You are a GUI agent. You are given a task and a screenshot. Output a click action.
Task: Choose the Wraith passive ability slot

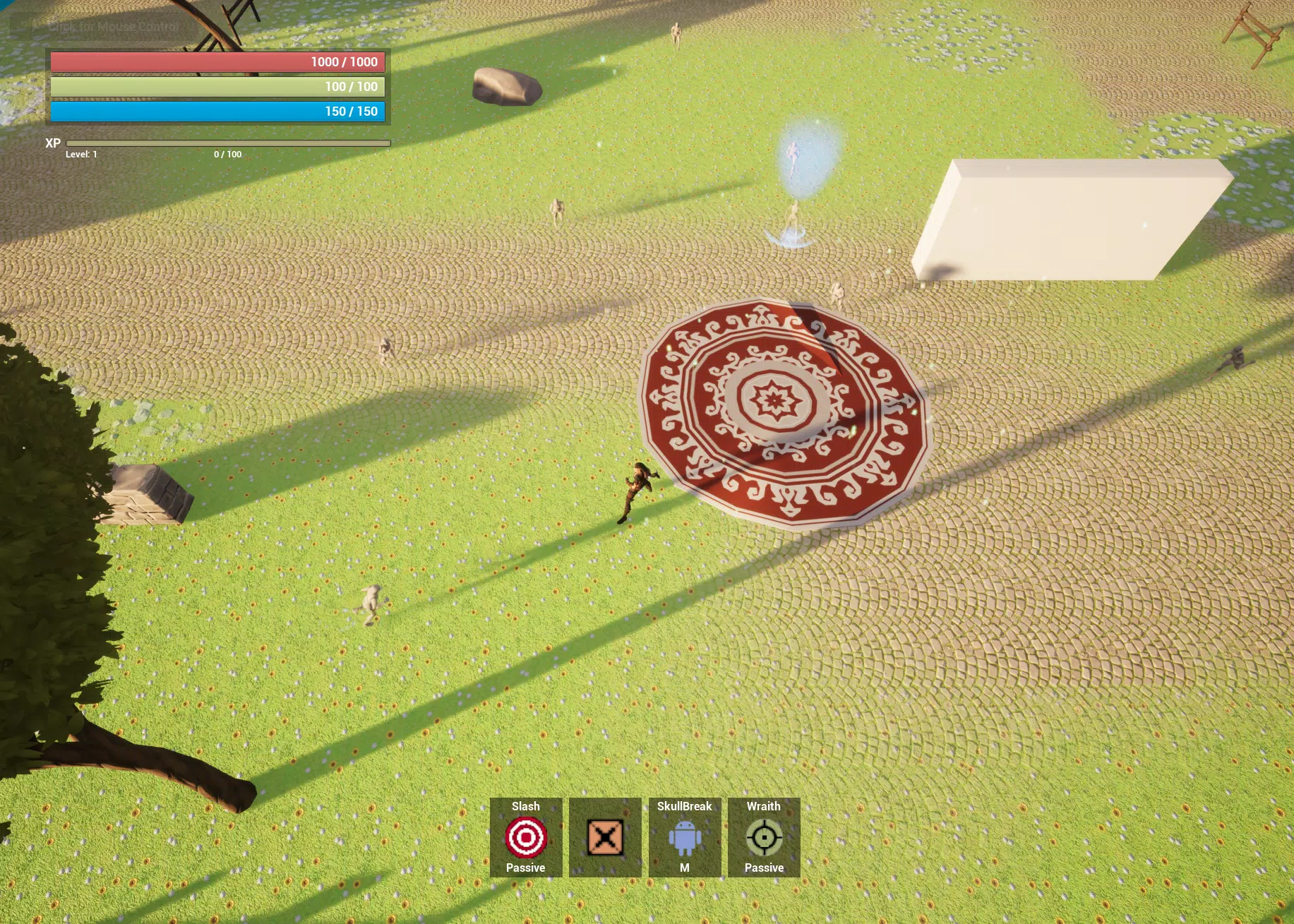[764, 837]
